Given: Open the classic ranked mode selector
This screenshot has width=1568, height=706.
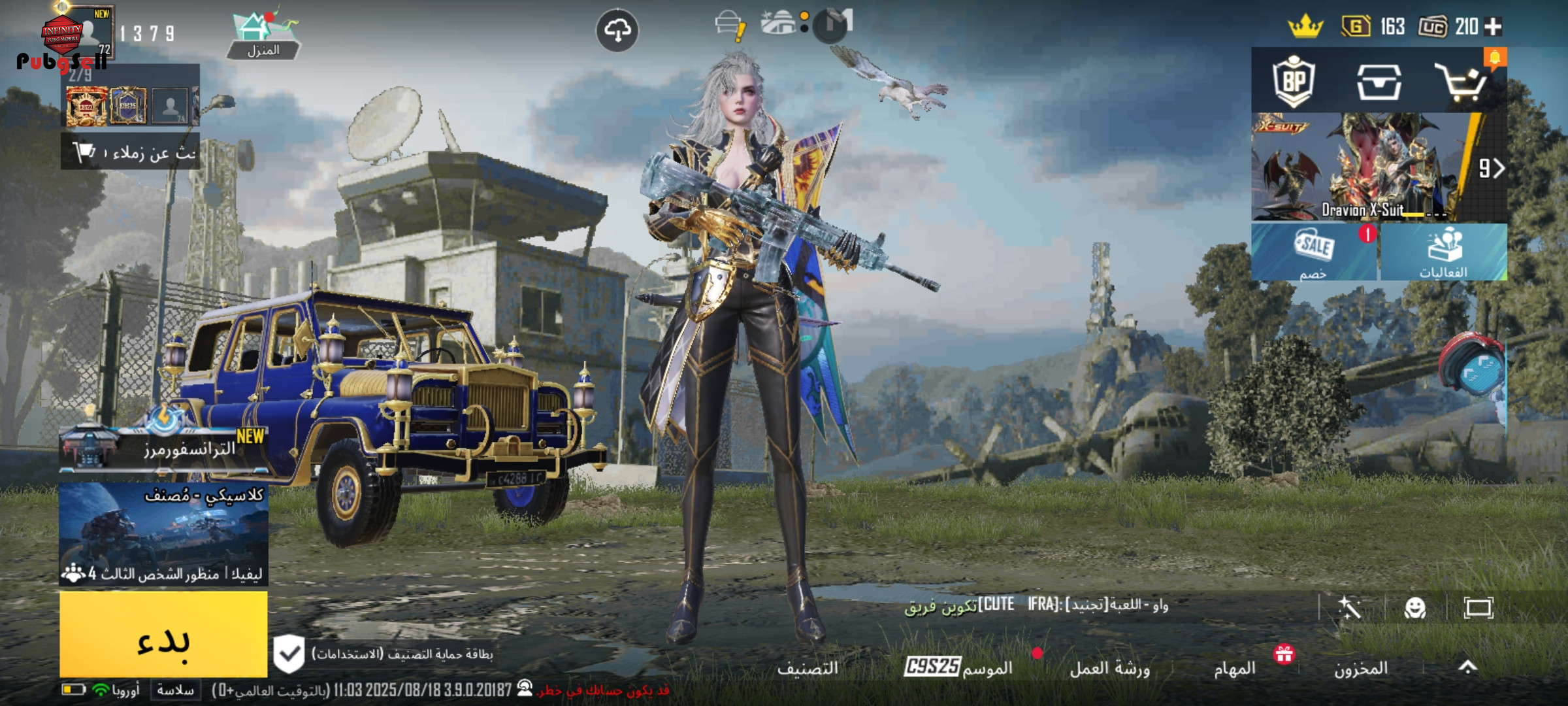Looking at the screenshot, I should 163,533.
